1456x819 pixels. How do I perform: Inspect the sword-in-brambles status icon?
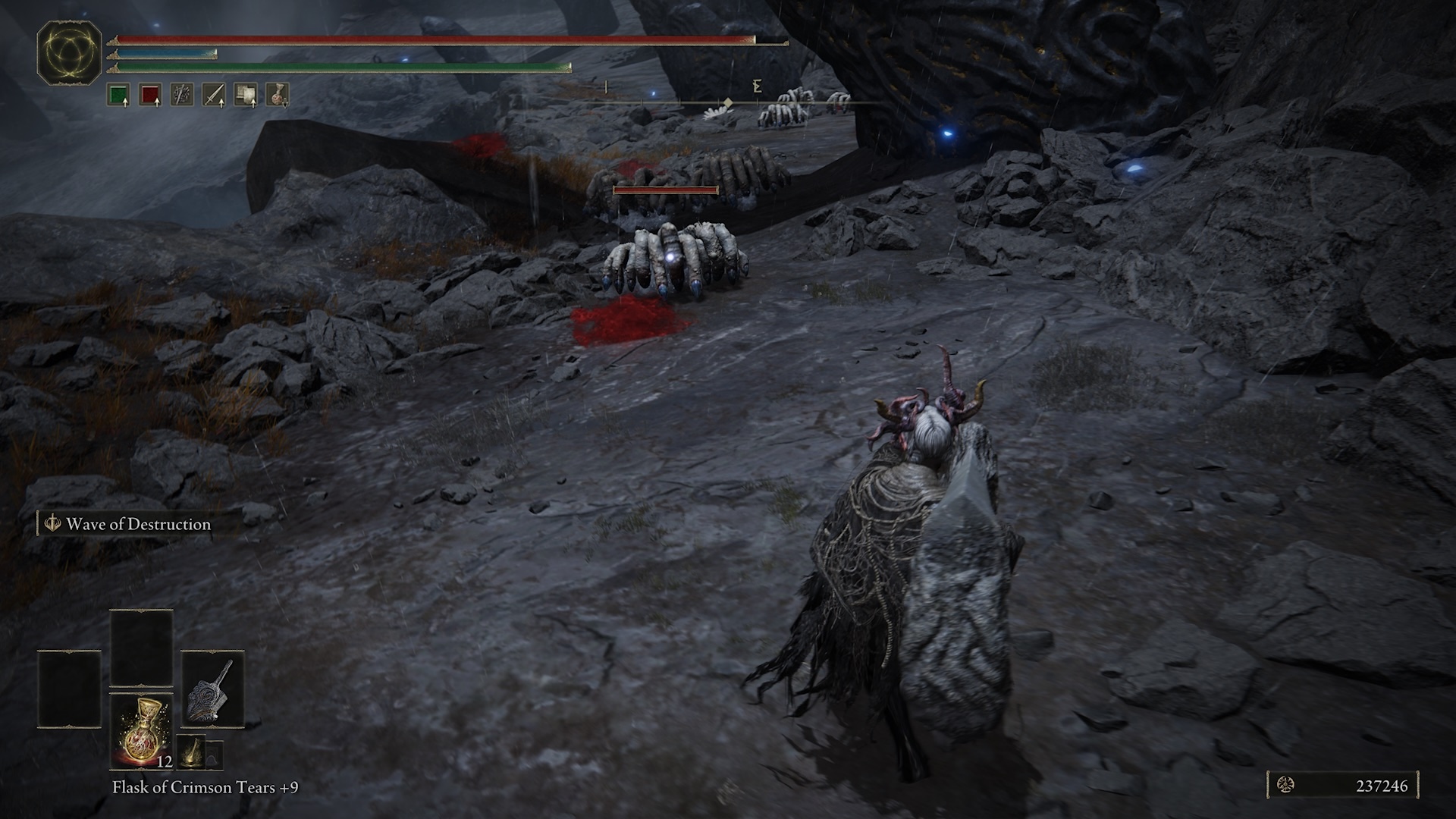(181, 95)
